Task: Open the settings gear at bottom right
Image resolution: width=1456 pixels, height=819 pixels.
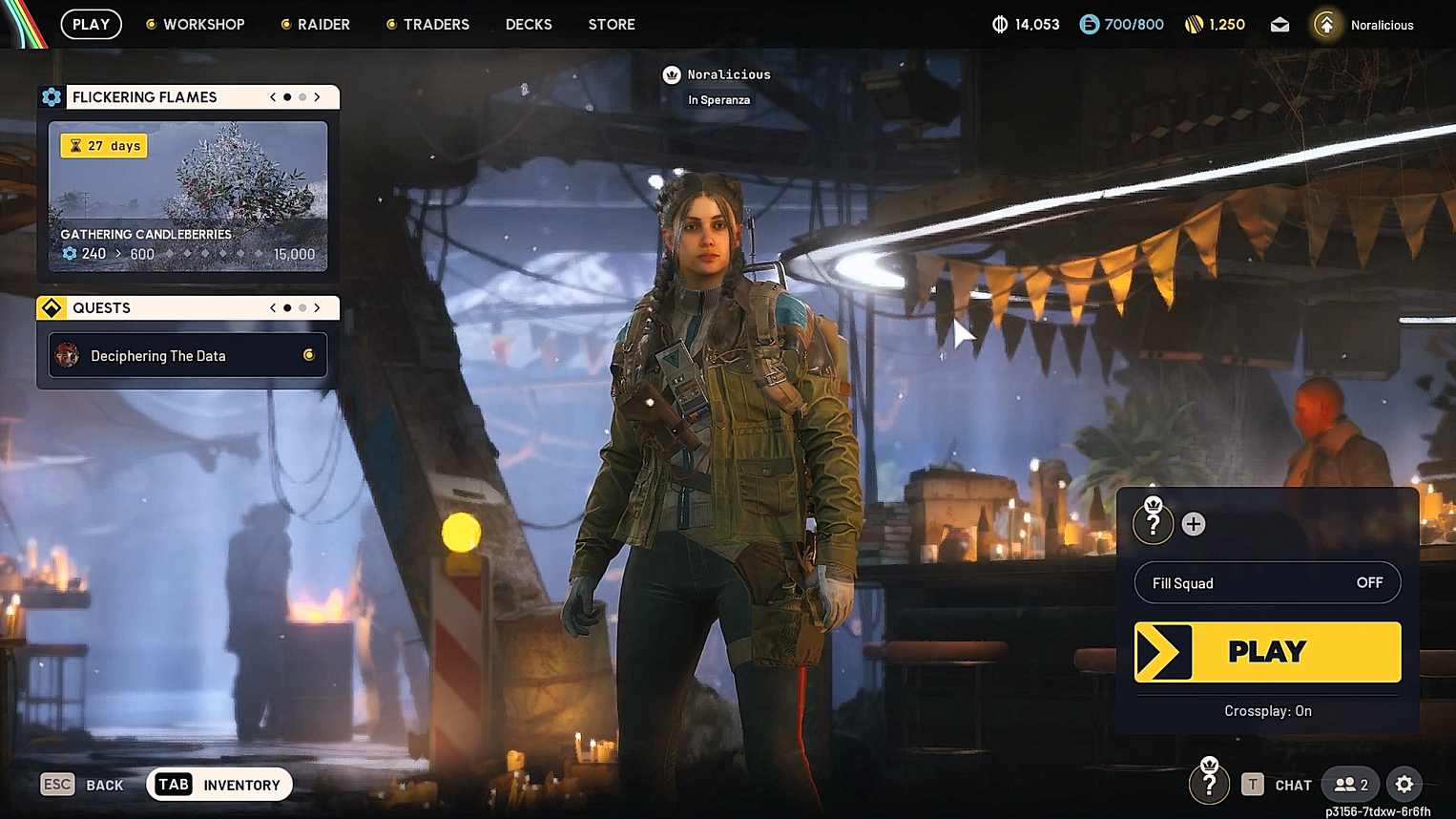Action: coord(1404,784)
